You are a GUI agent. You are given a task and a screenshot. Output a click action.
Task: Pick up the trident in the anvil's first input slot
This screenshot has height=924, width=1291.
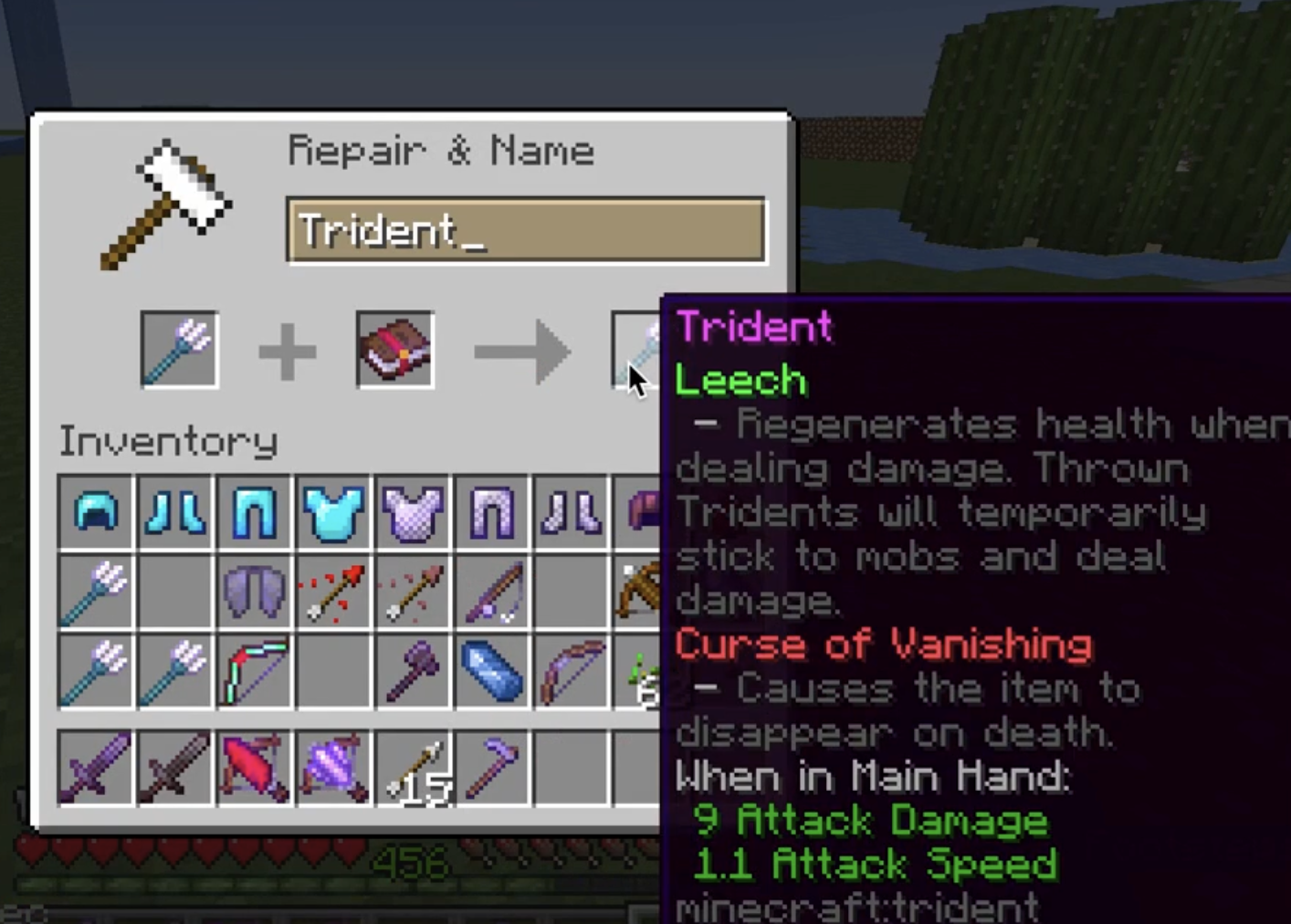[179, 350]
